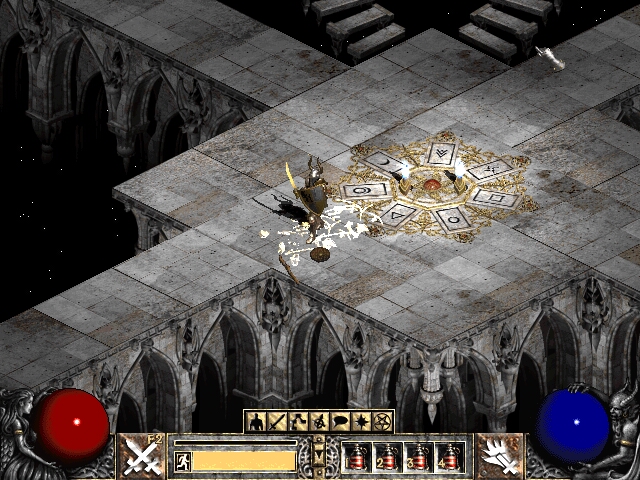Open the skill tree icon

click(x=298, y=421)
